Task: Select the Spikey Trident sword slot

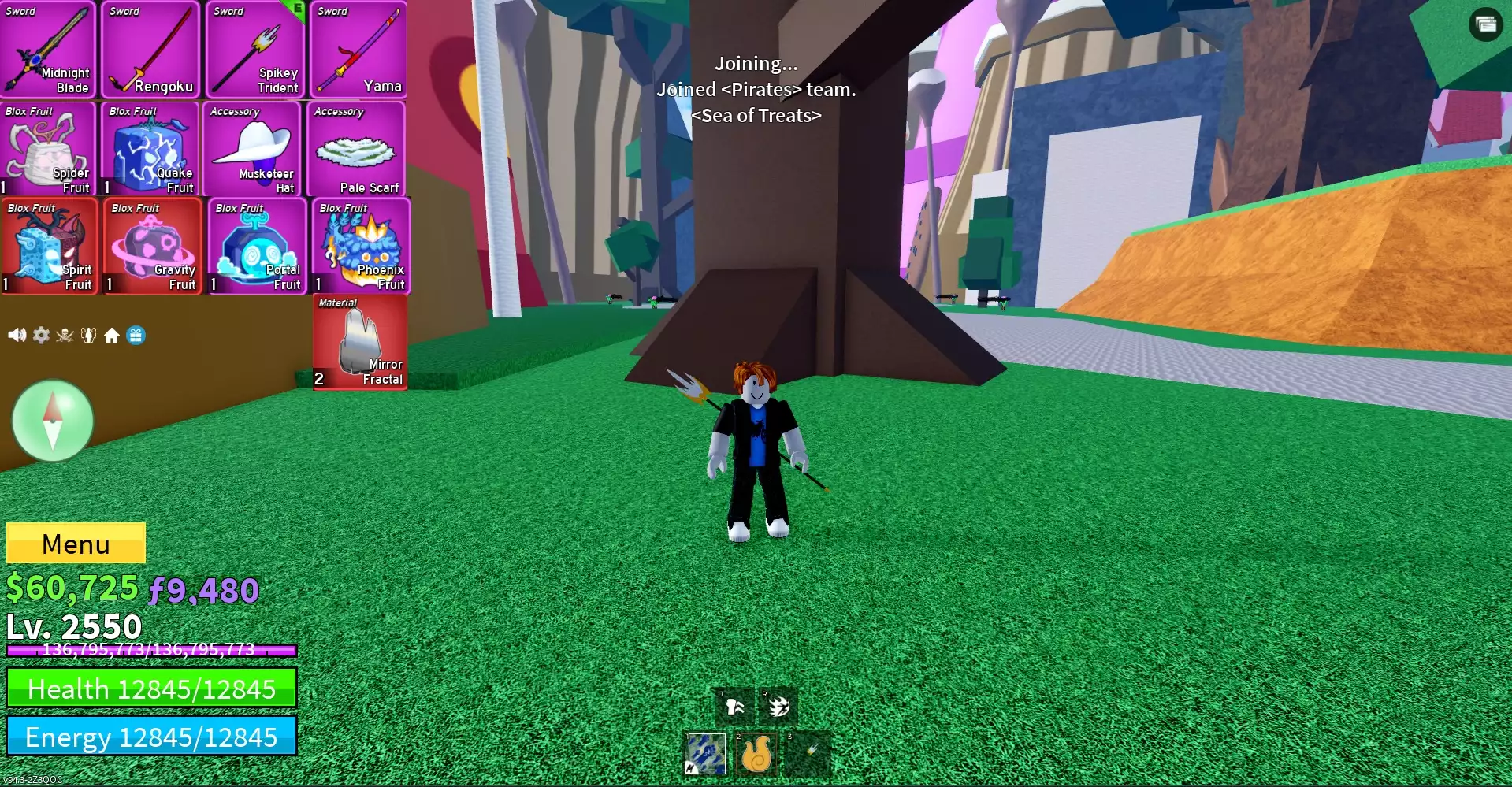Action: pyautogui.click(x=255, y=50)
